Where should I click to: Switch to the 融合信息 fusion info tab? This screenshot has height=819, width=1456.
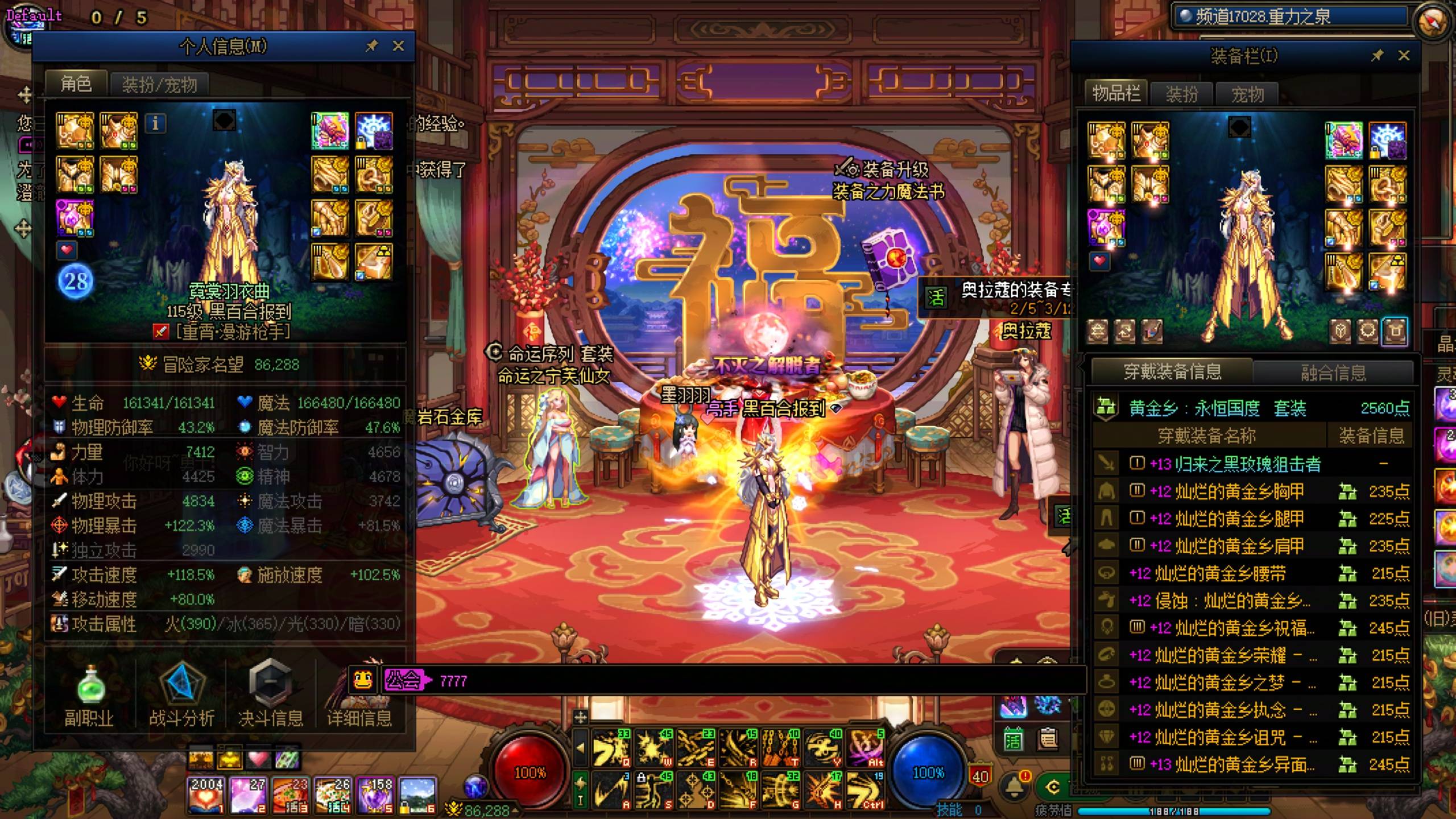[1333, 373]
